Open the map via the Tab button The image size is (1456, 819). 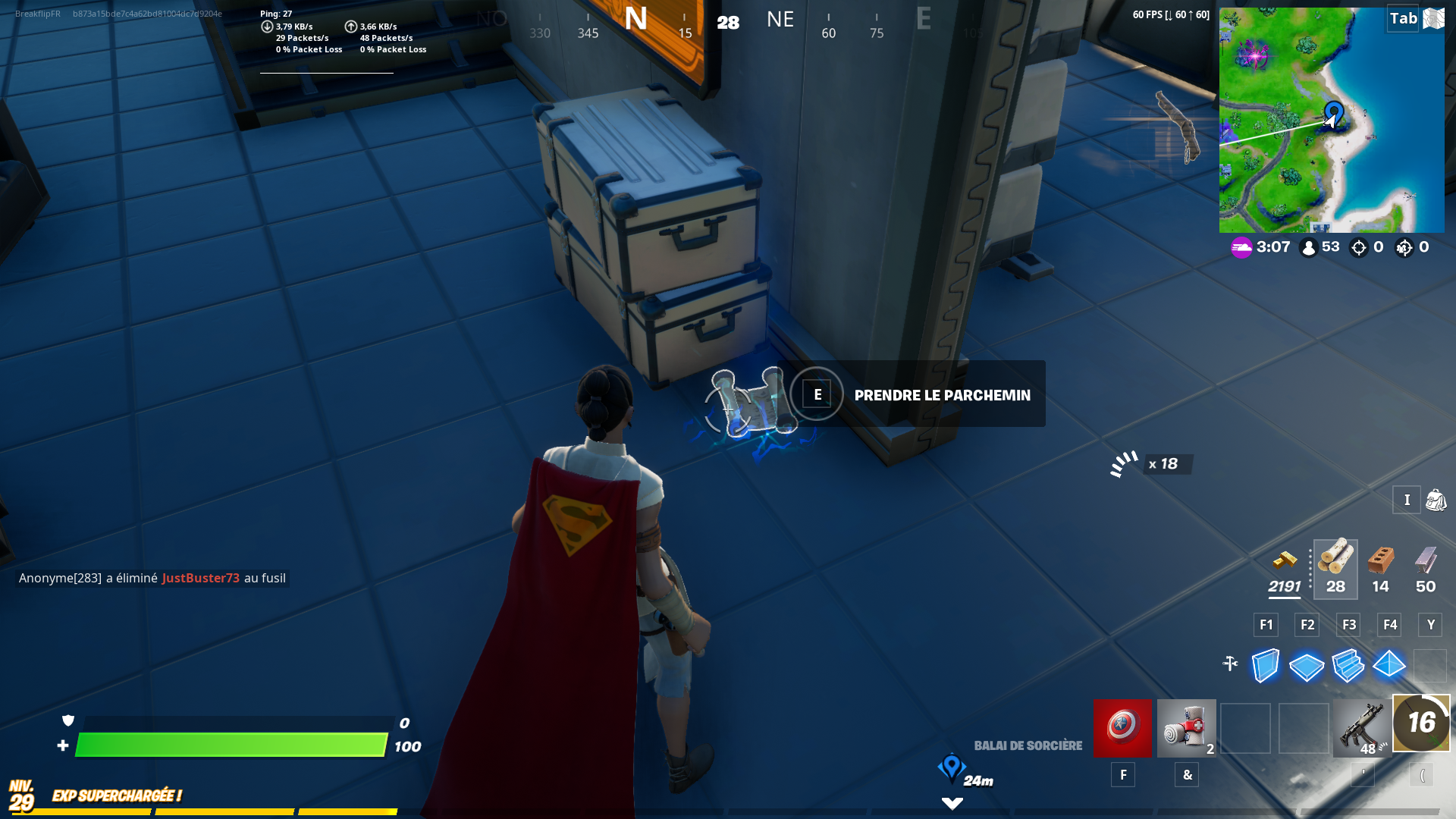1403,17
